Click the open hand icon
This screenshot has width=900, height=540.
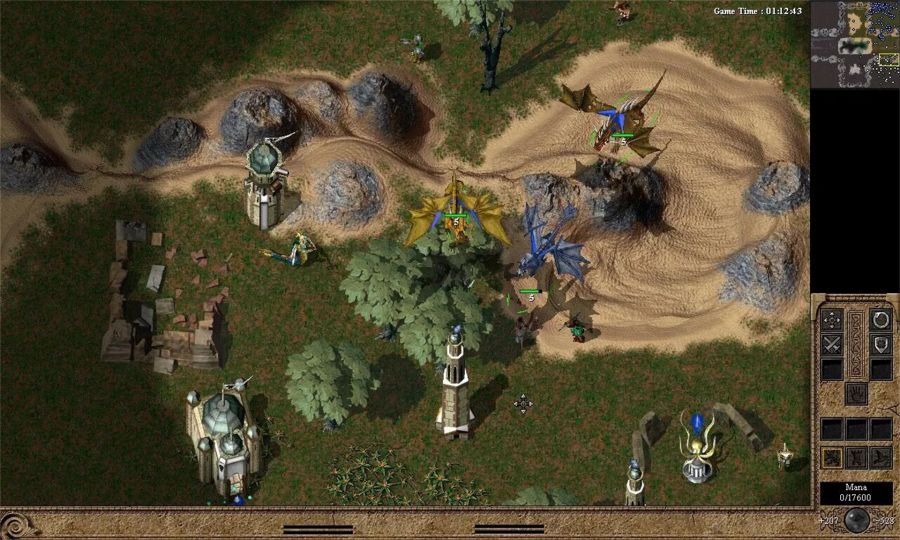pyautogui.click(x=855, y=394)
